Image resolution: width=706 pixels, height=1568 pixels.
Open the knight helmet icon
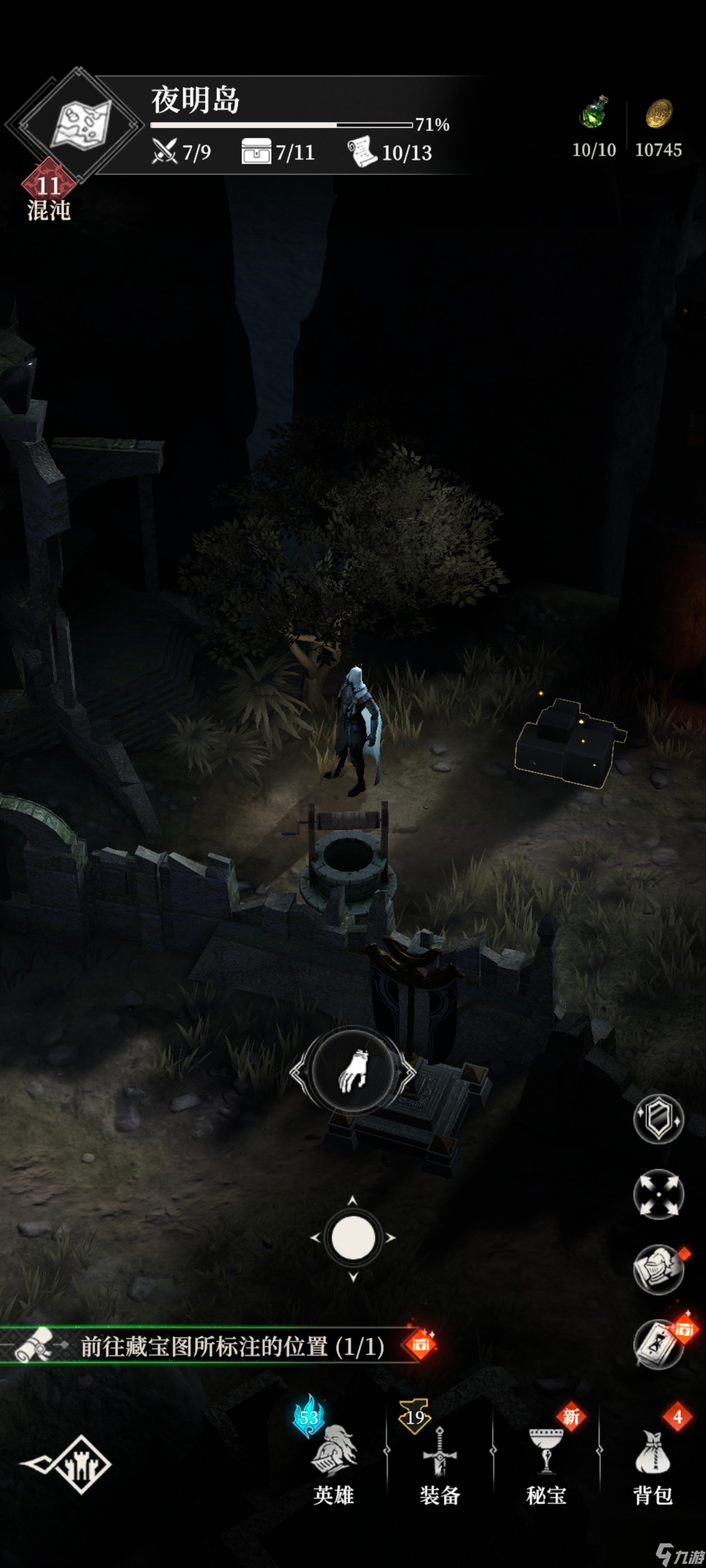658,1269
